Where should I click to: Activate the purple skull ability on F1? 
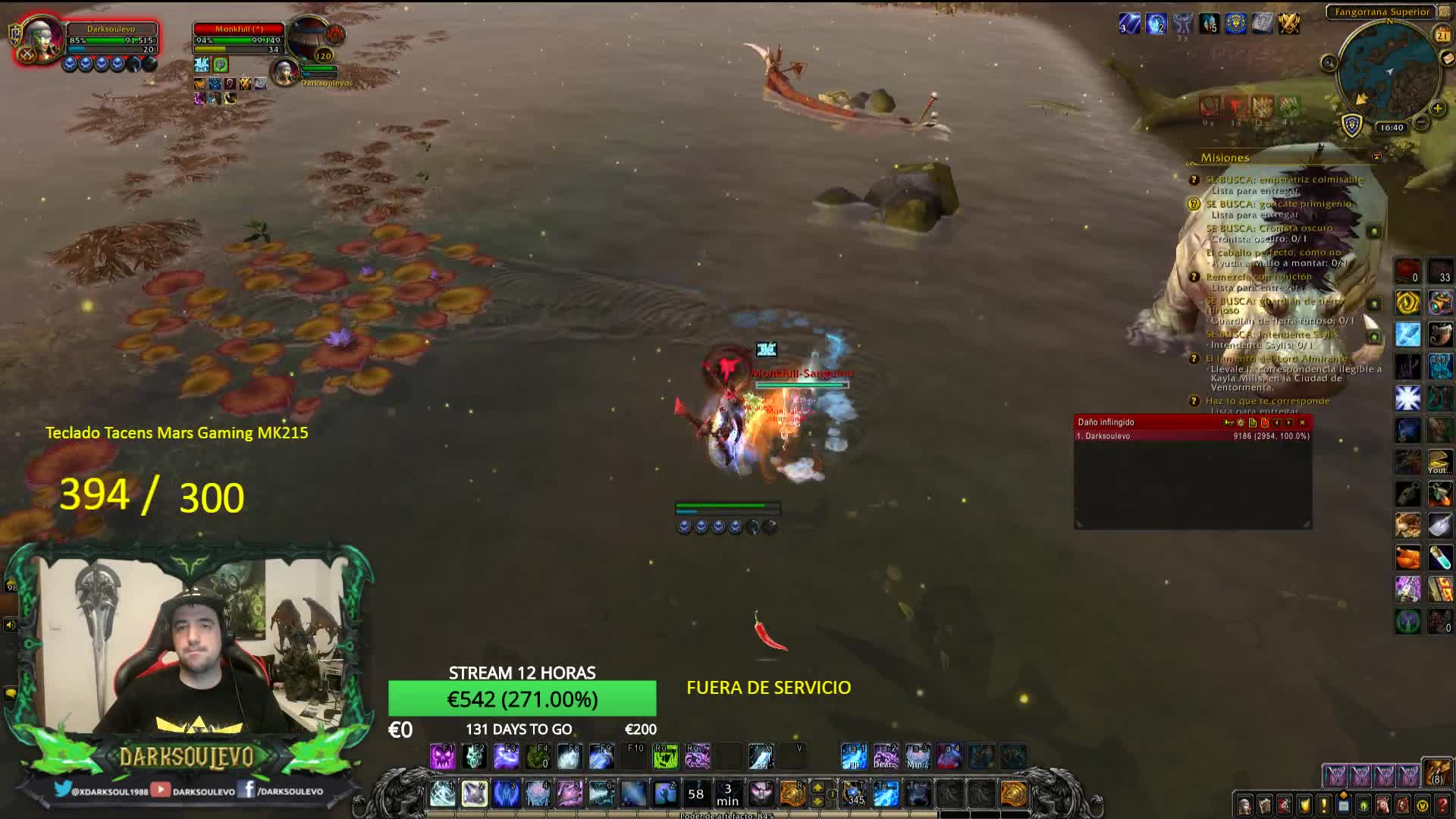[x=442, y=756]
